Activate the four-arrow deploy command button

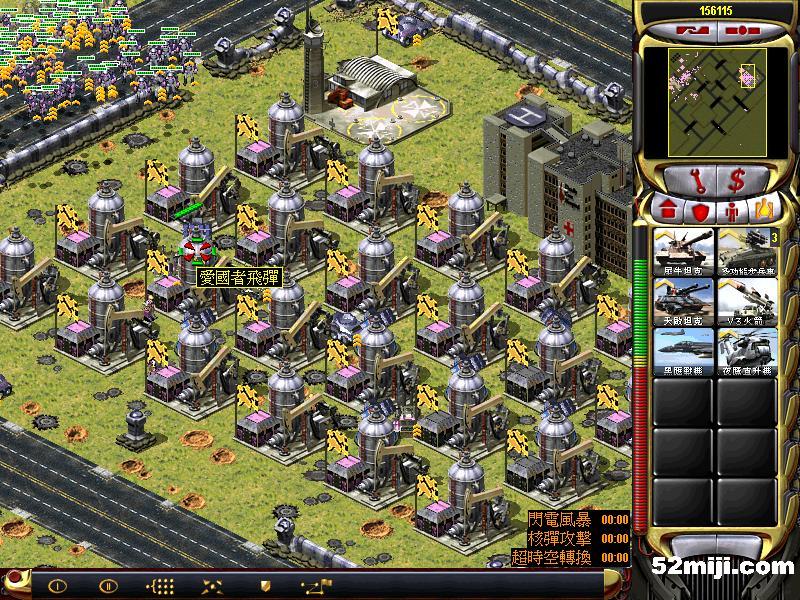coord(212,586)
